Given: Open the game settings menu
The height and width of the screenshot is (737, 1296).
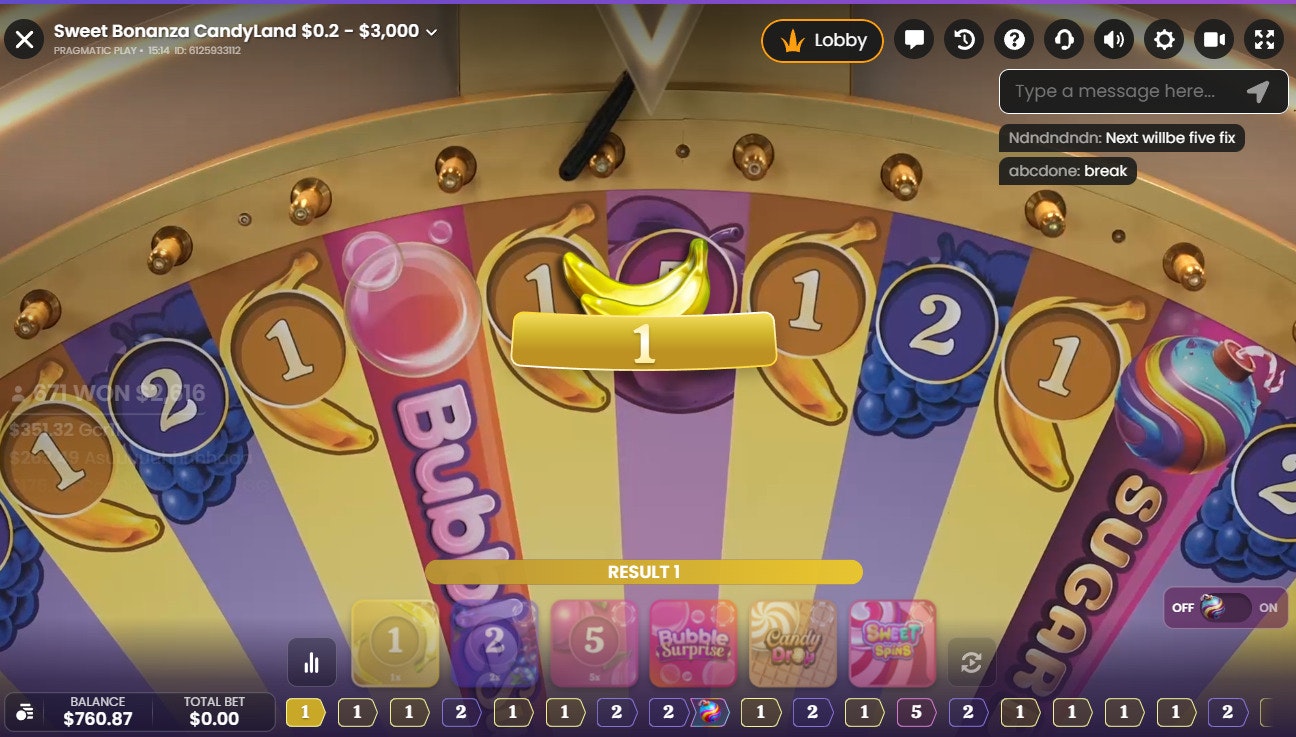Looking at the screenshot, I should pyautogui.click(x=1163, y=40).
